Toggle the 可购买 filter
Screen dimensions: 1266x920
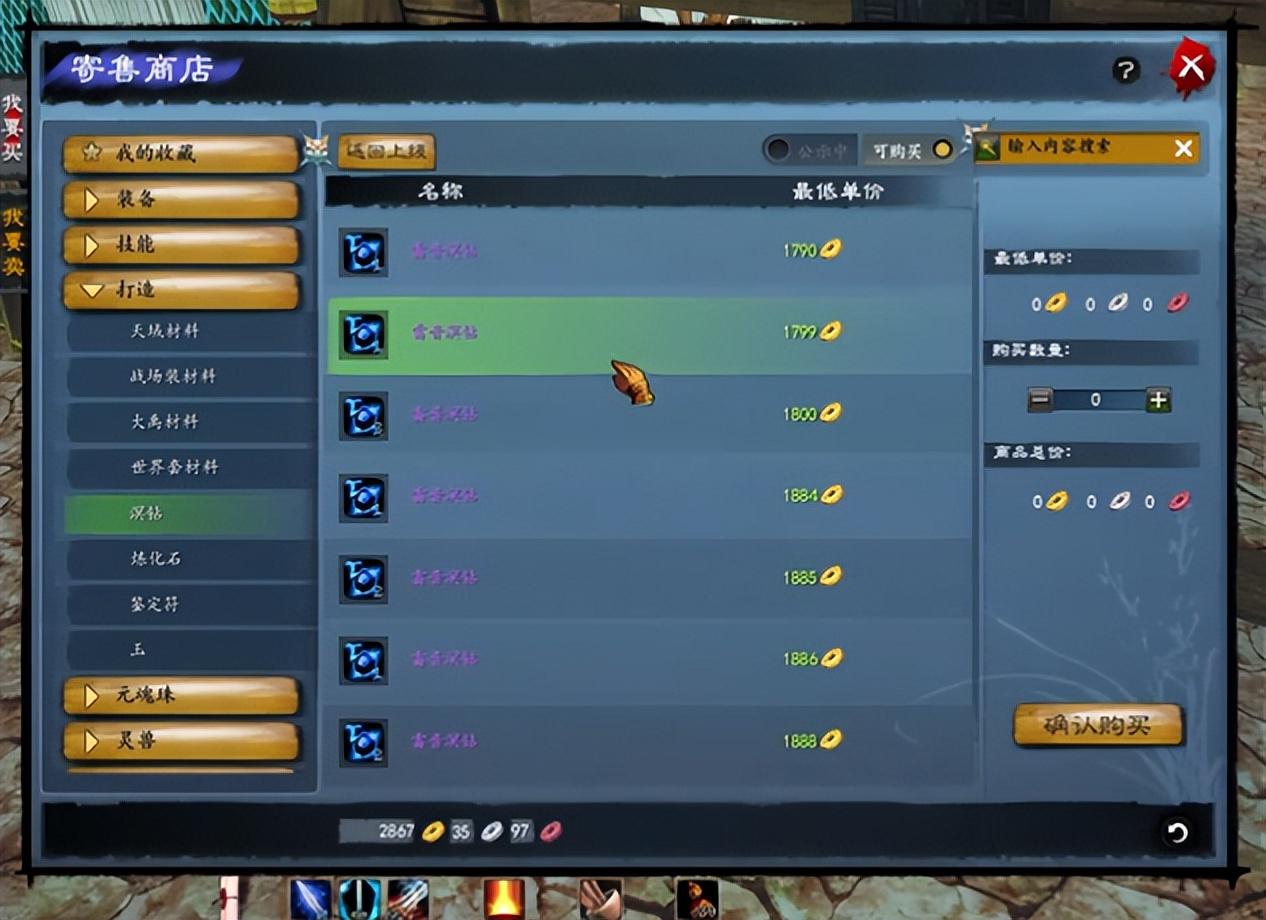[x=909, y=150]
